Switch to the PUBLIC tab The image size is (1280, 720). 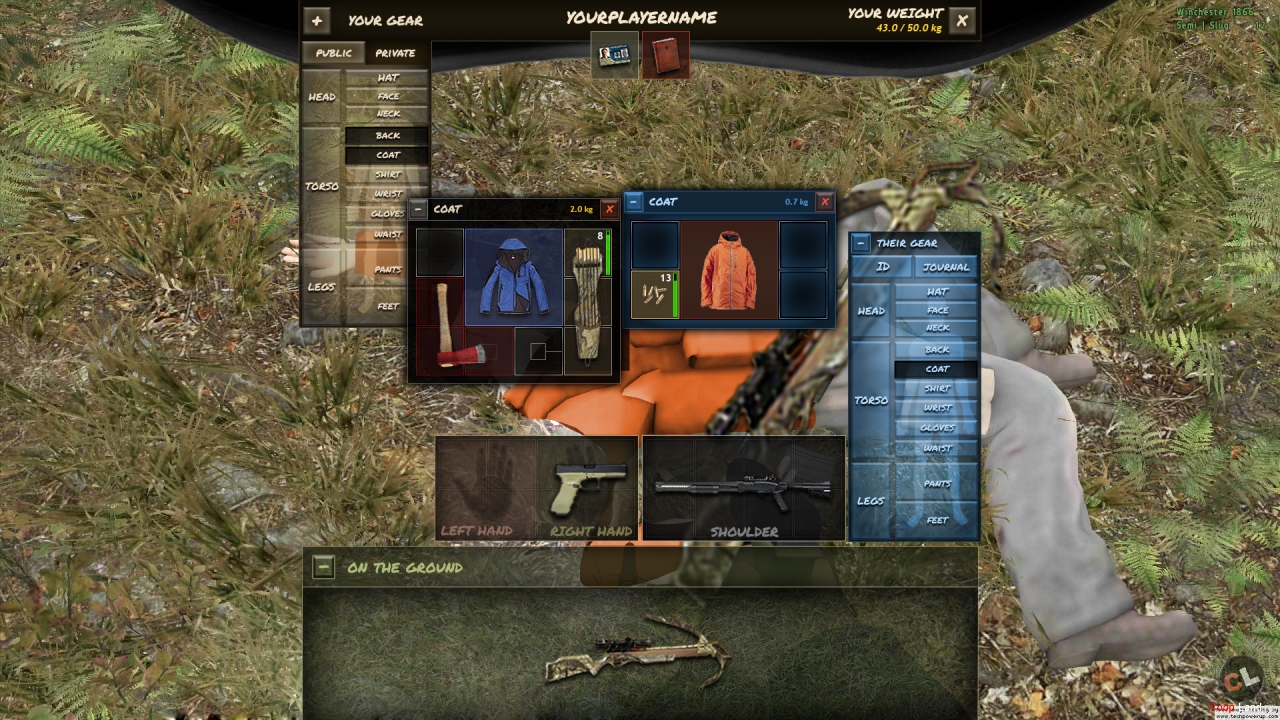point(333,53)
